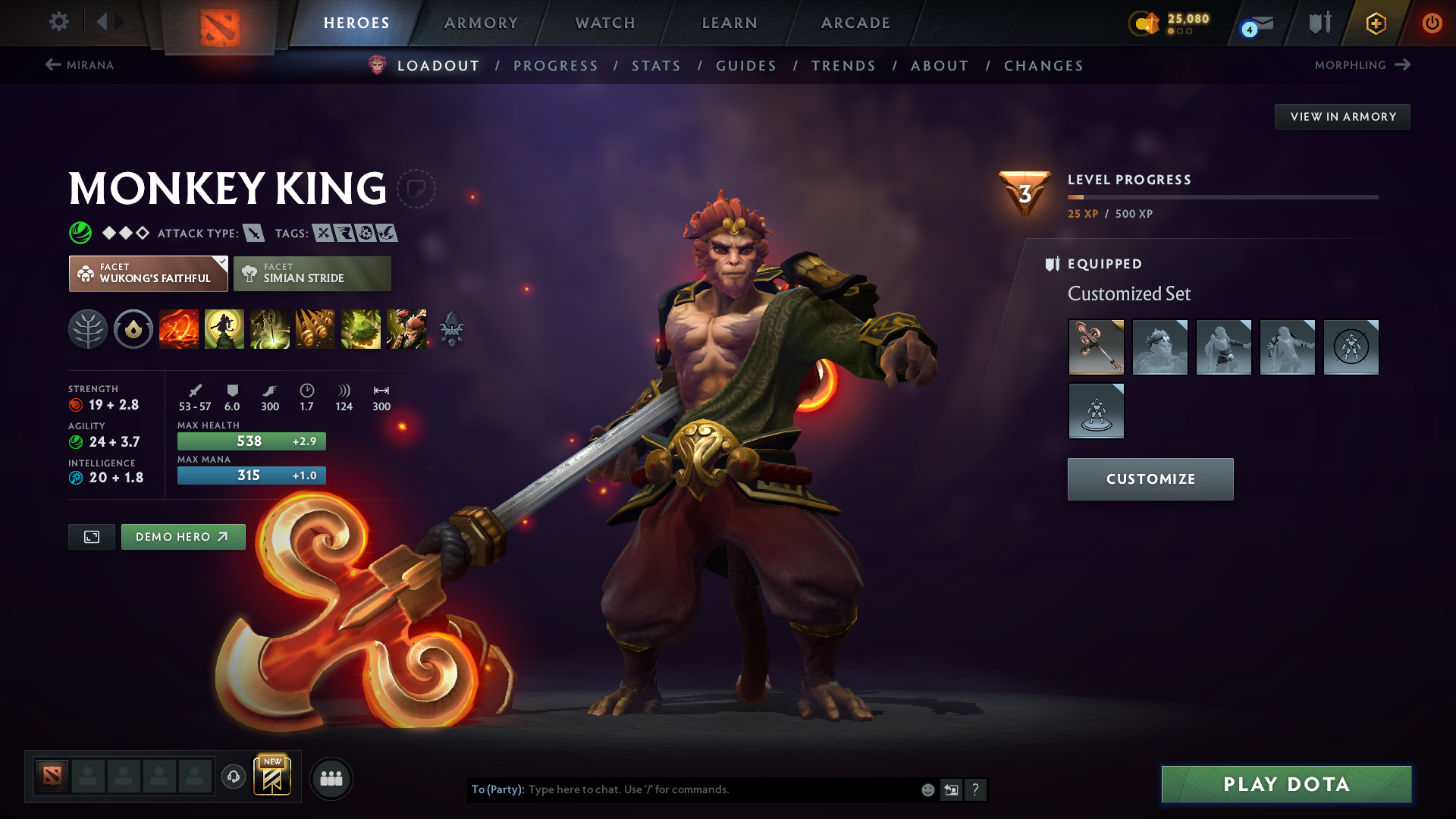Select the equipped weapon thumbnail

pyautogui.click(x=1096, y=347)
